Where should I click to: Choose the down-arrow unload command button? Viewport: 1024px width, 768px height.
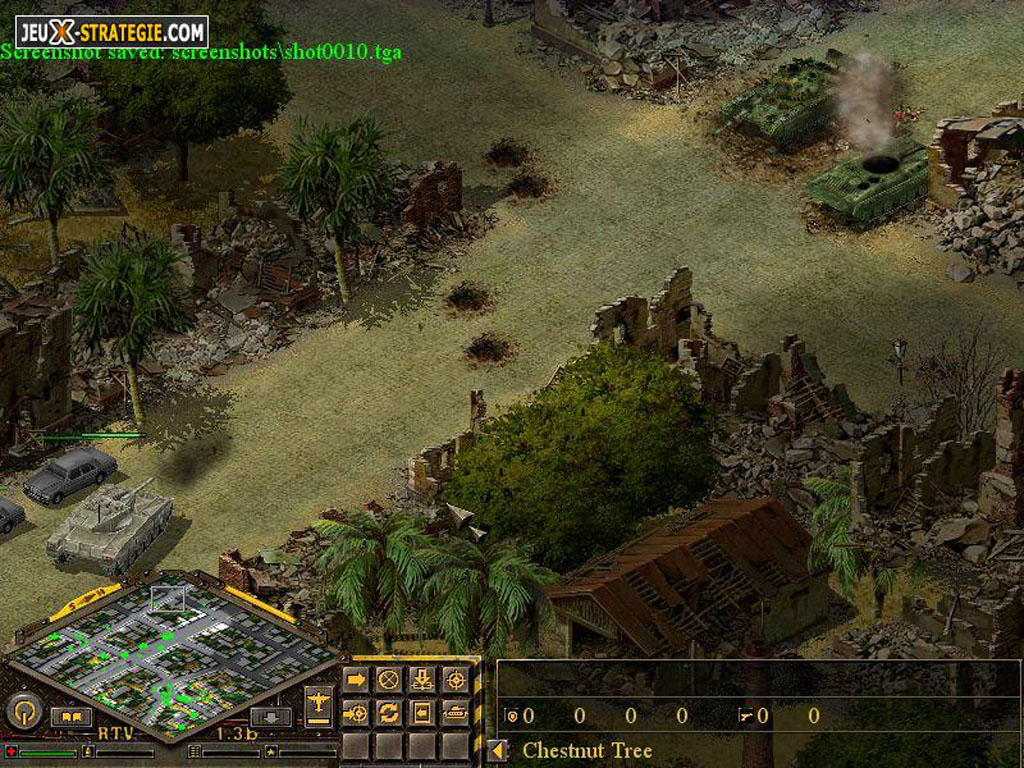(422, 680)
